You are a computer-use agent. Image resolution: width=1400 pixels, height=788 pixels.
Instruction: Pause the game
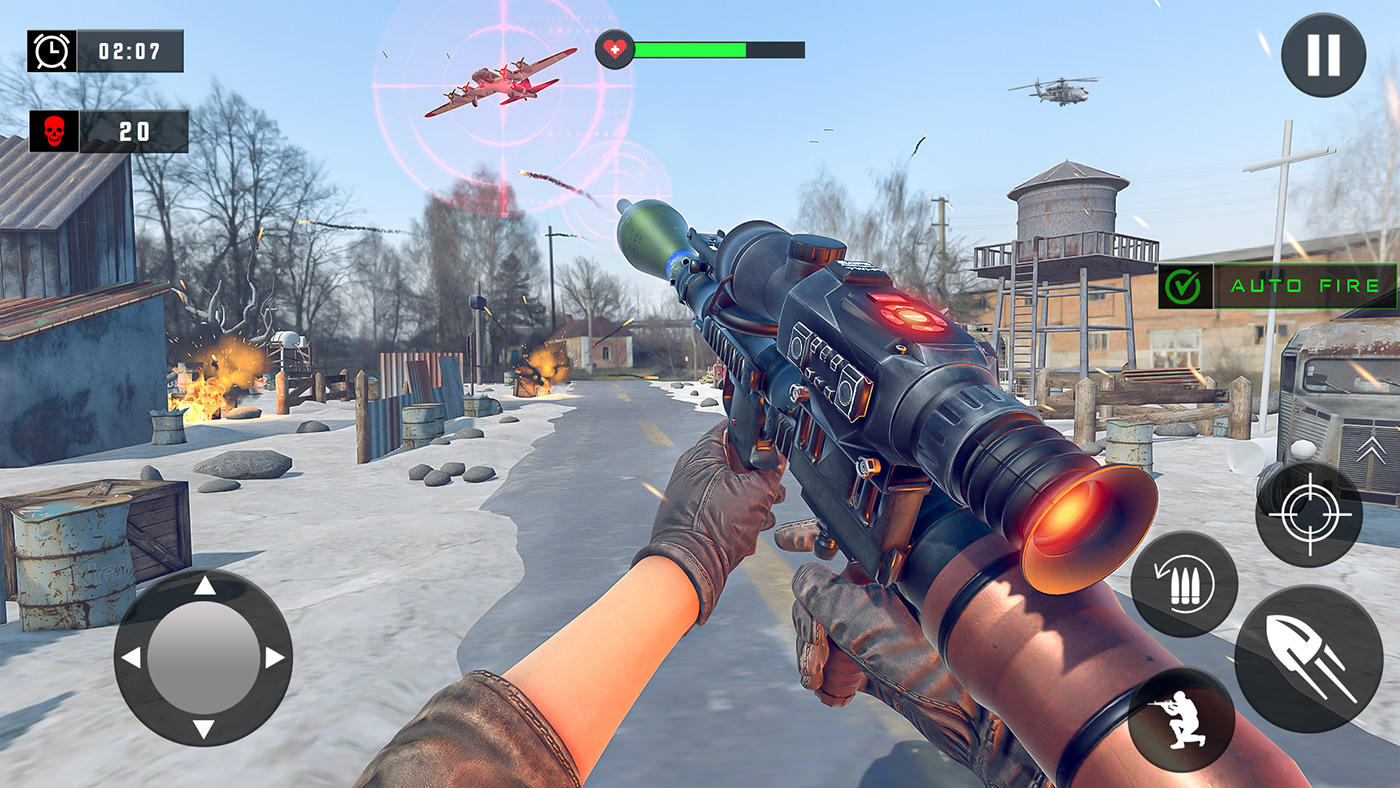tap(1323, 55)
